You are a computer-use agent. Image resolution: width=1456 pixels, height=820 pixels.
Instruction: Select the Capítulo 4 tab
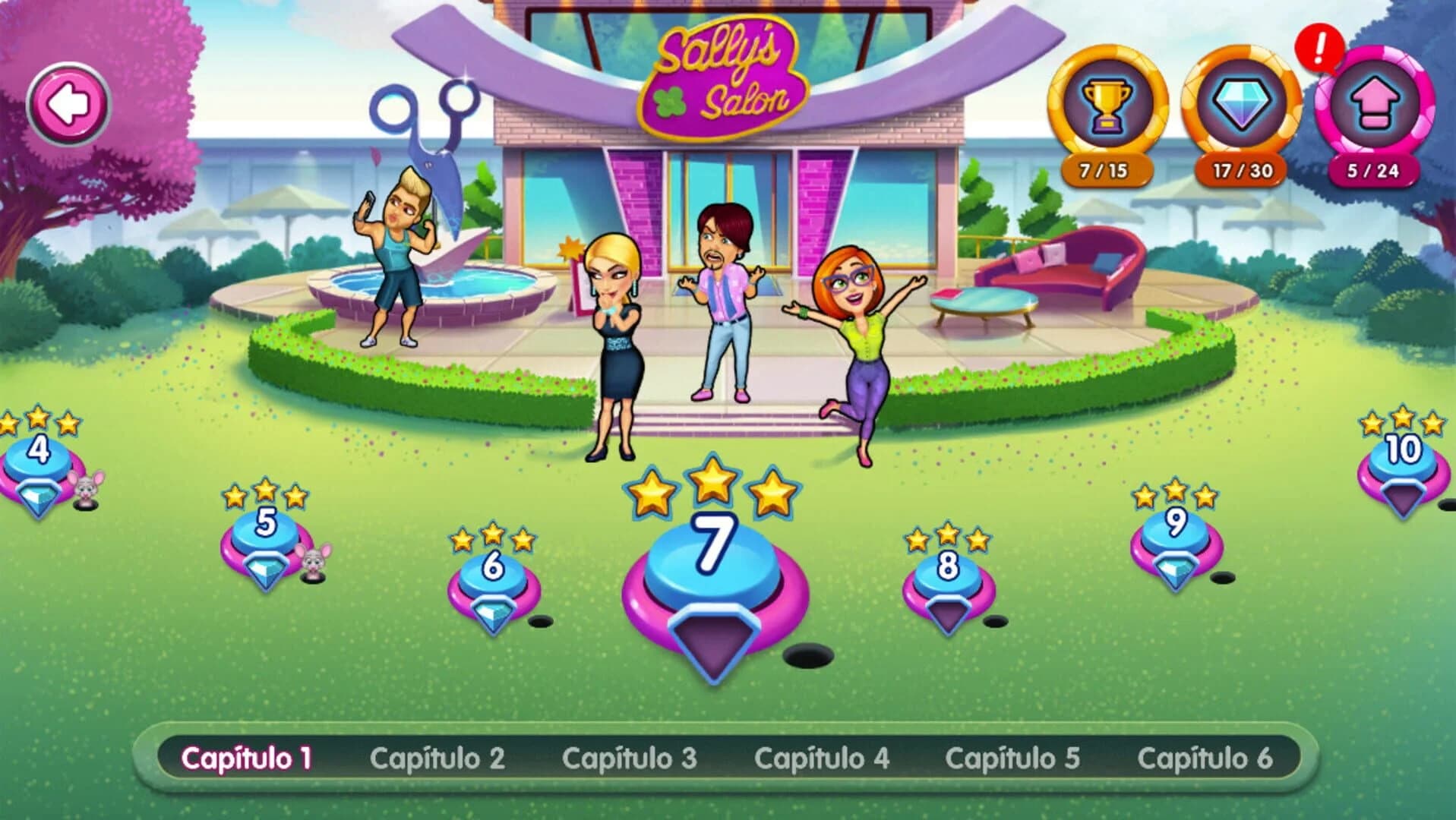(x=822, y=756)
